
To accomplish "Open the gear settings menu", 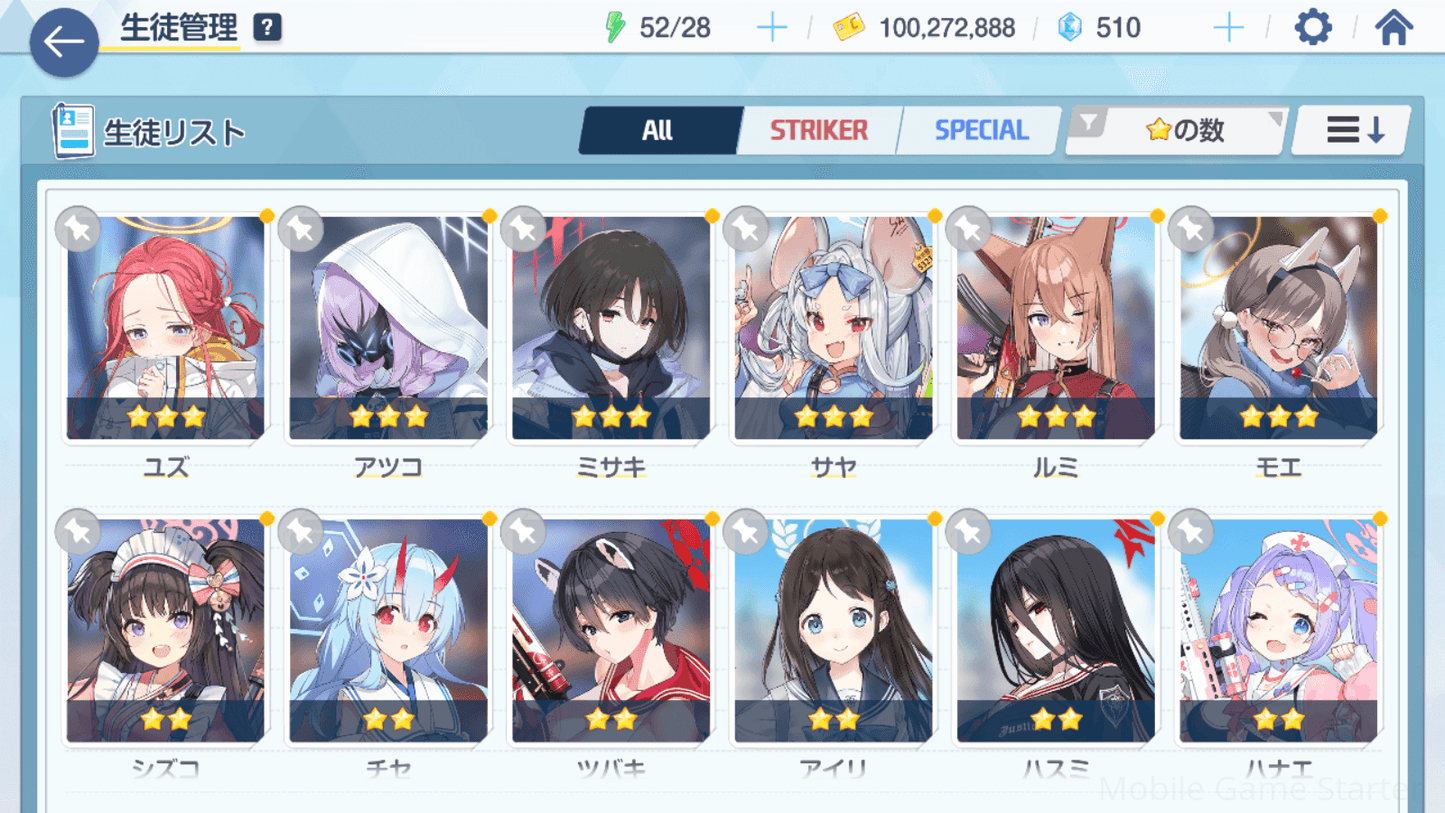I will pos(1313,27).
